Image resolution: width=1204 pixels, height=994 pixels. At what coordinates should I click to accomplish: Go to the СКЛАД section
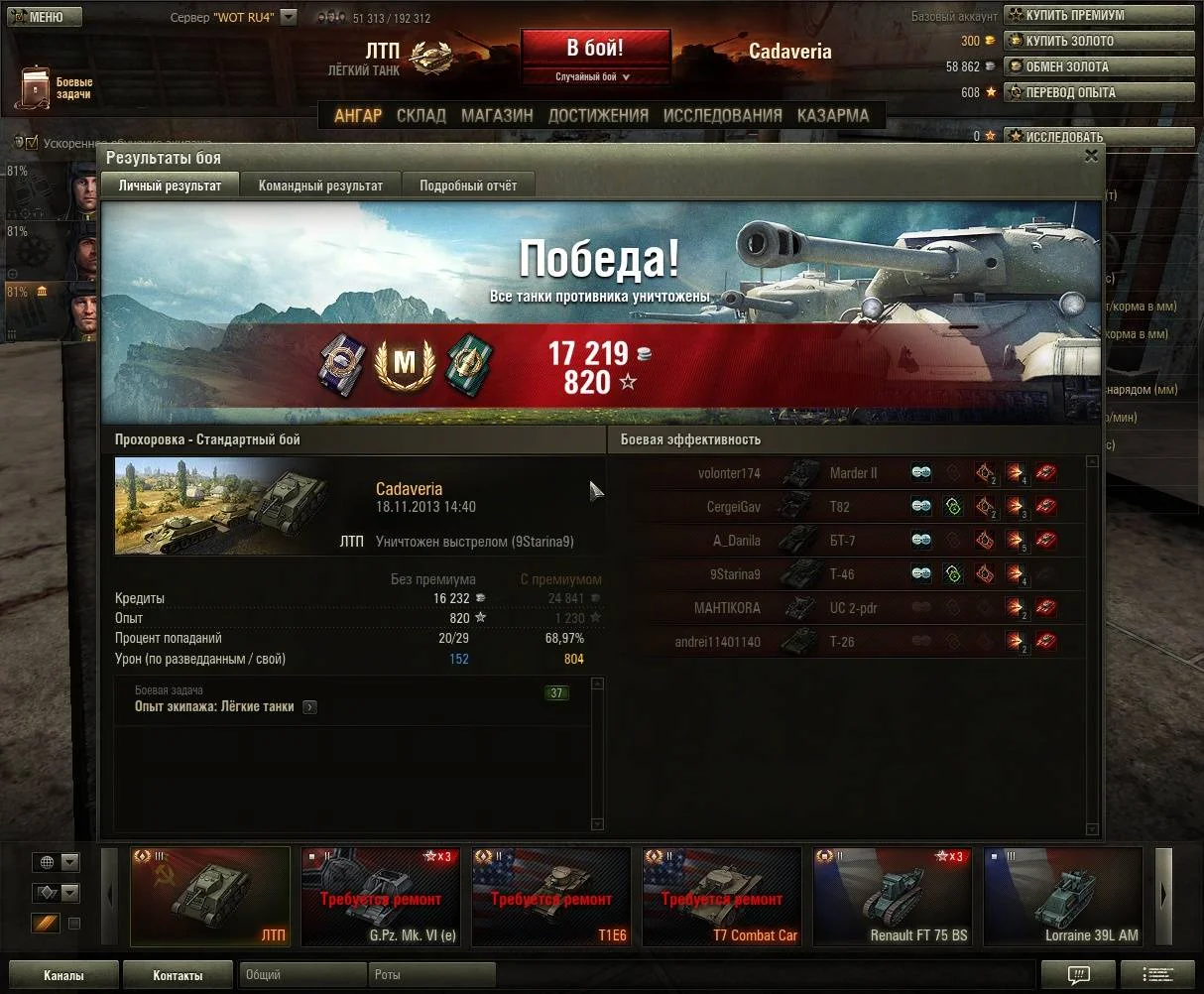click(421, 115)
